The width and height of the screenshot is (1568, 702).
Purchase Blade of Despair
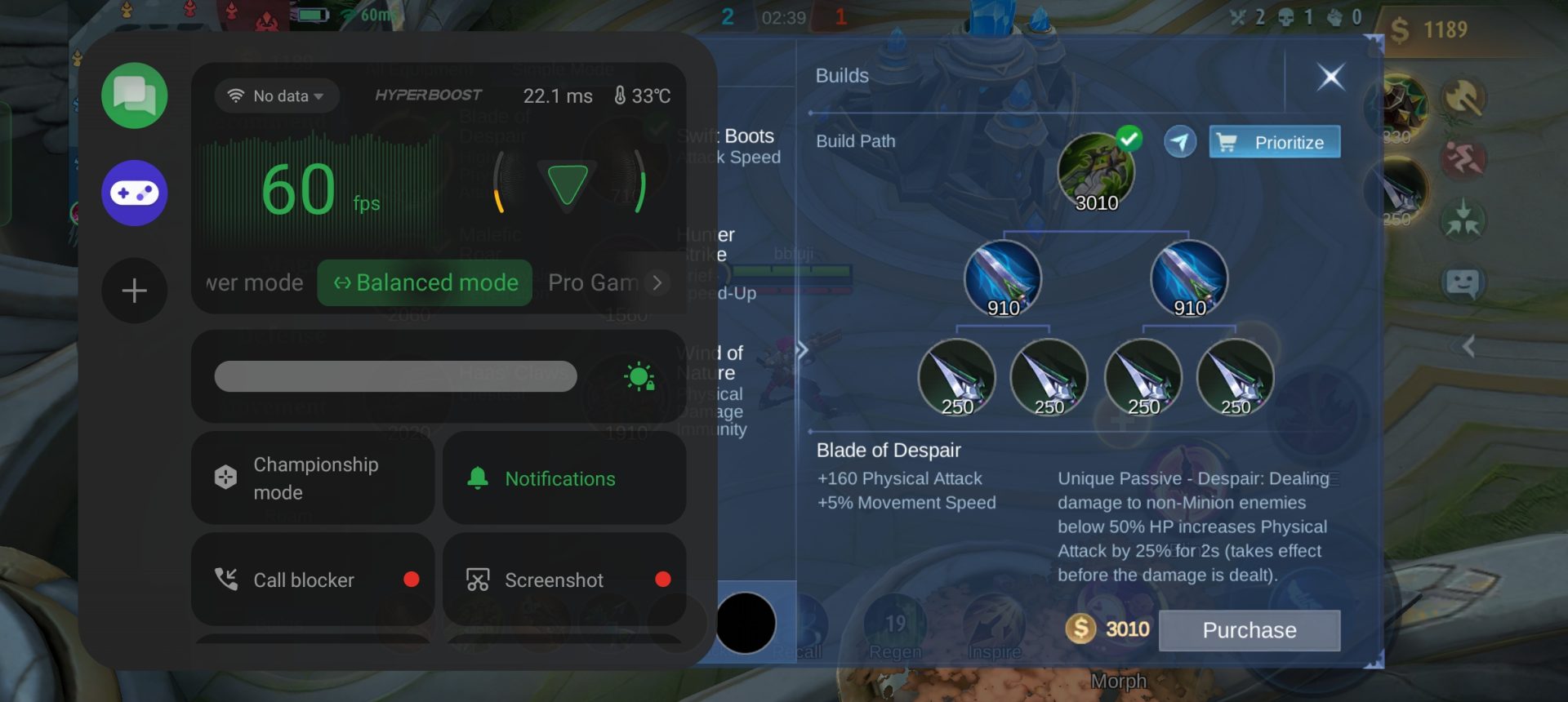point(1249,630)
